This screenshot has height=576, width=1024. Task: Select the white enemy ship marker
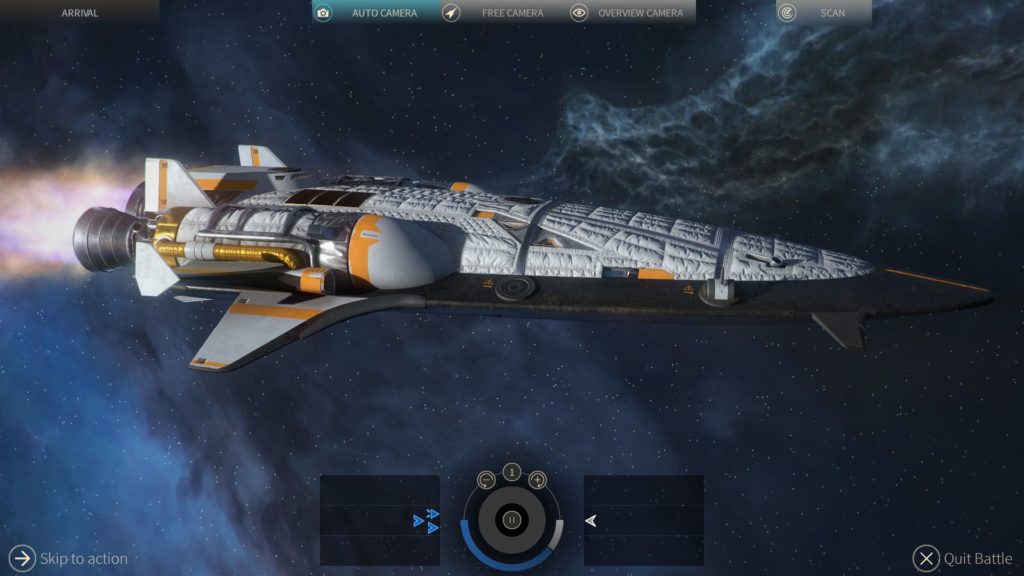click(x=591, y=520)
